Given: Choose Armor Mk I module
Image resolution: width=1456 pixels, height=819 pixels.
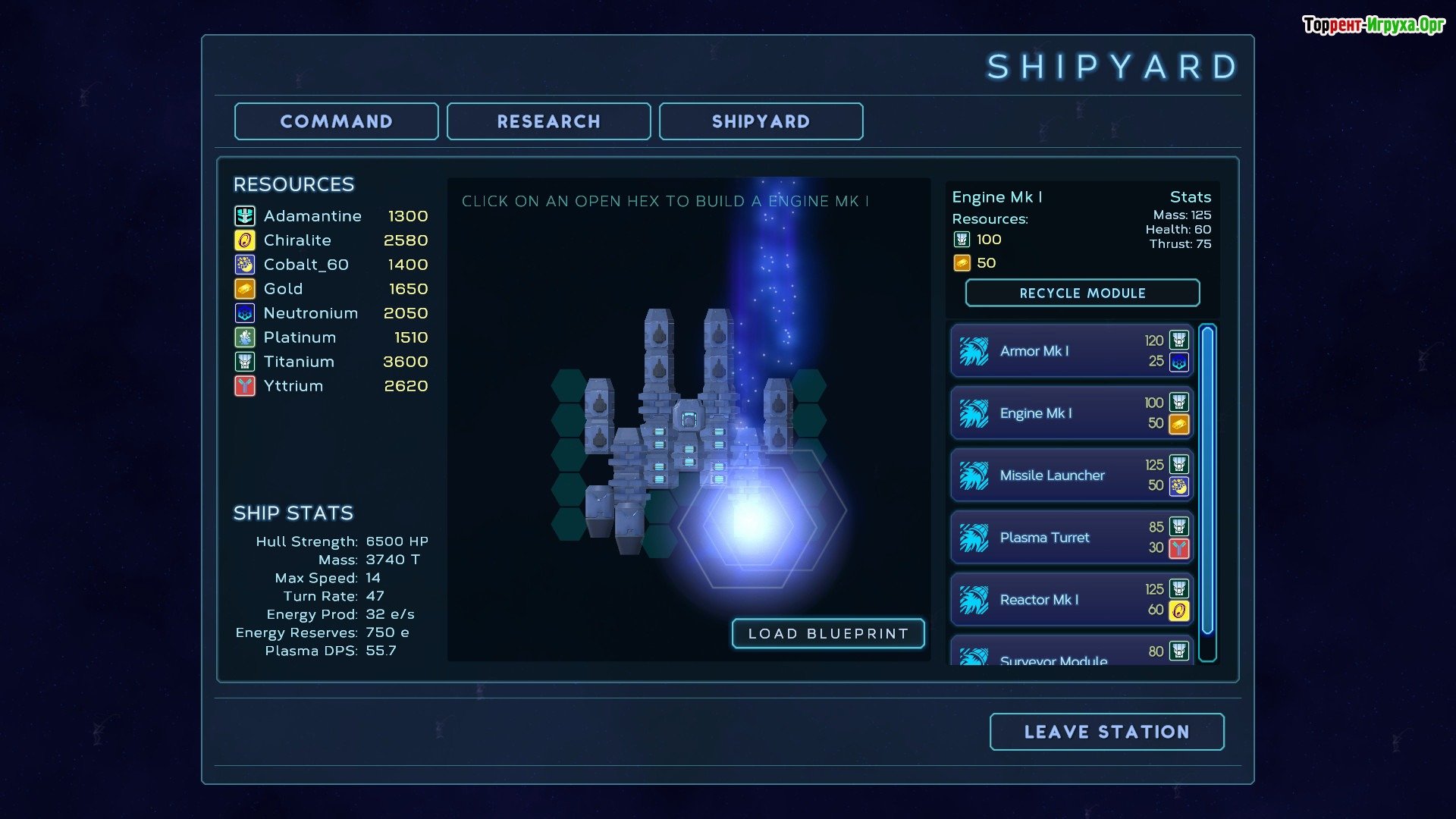Looking at the screenshot, I should pyautogui.click(x=1071, y=351).
